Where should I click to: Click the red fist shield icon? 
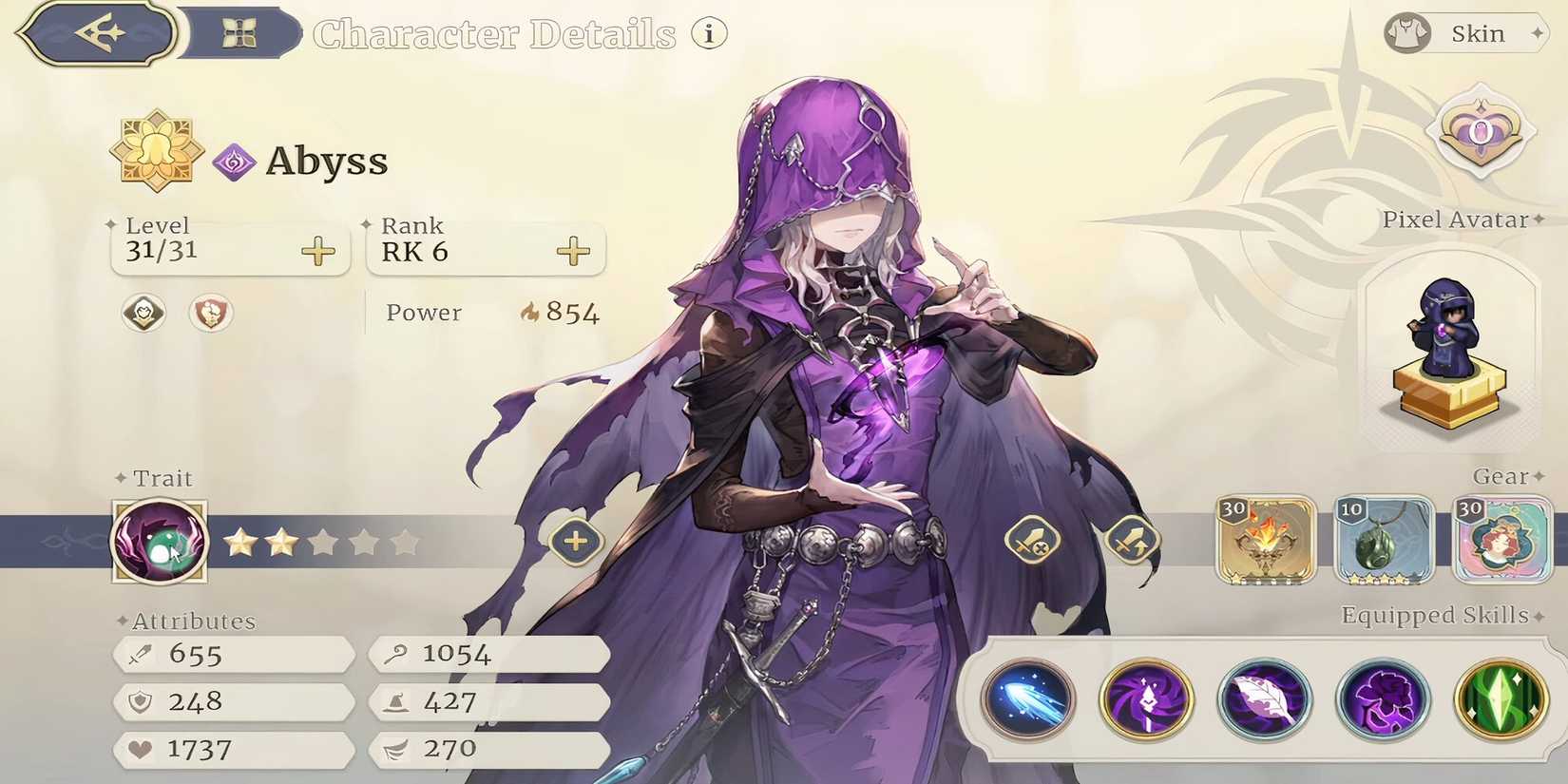pos(209,313)
